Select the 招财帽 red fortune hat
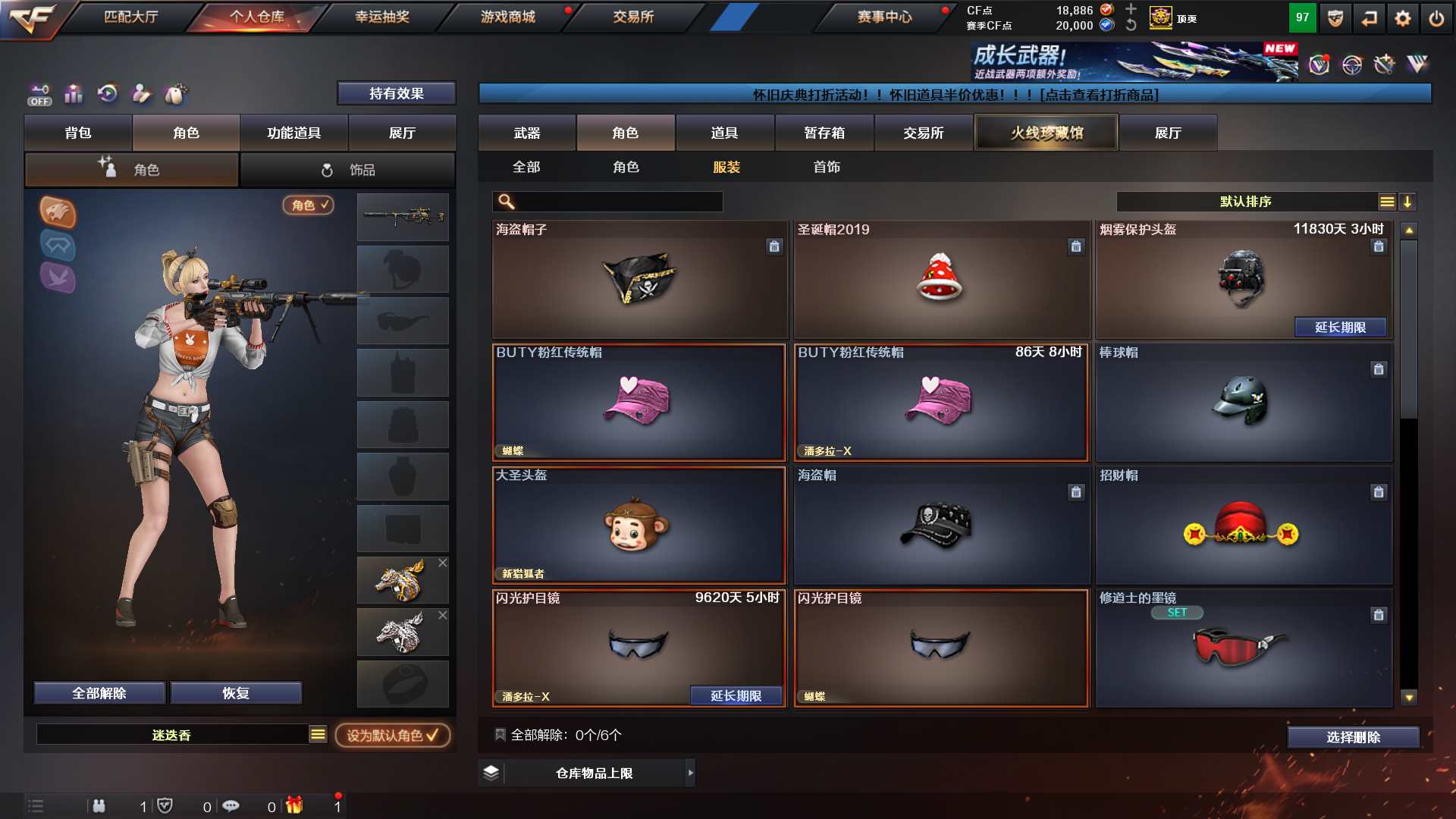The height and width of the screenshot is (819, 1456). pyautogui.click(x=1242, y=525)
